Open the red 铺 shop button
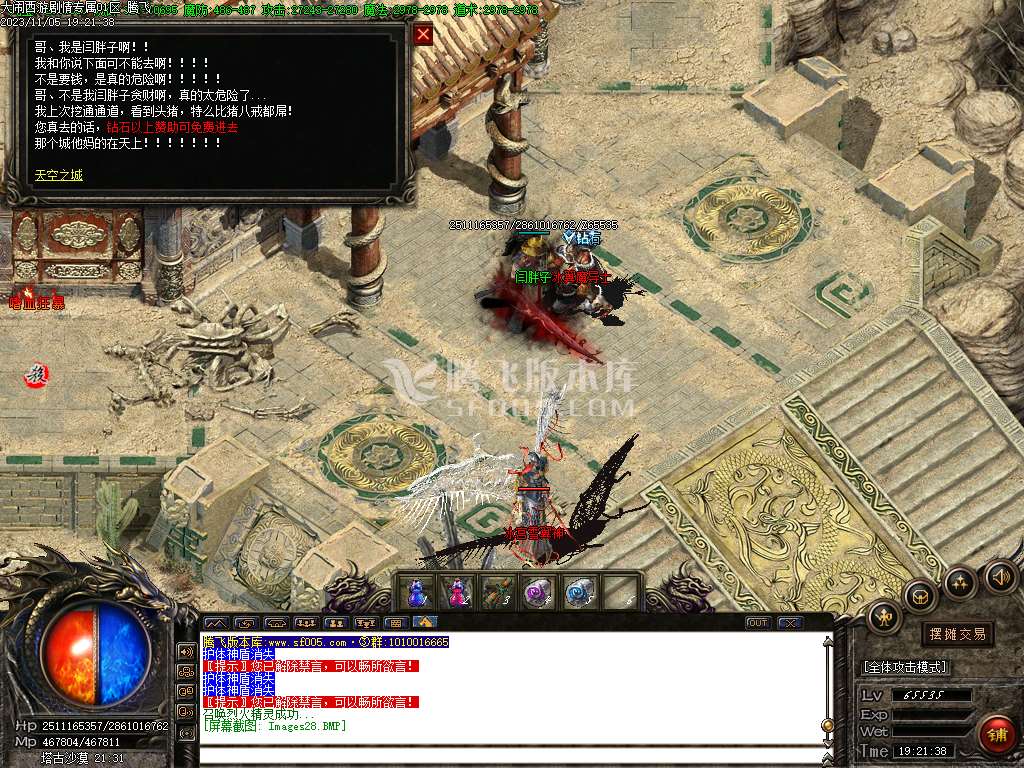The height and width of the screenshot is (768, 1024). click(x=996, y=734)
